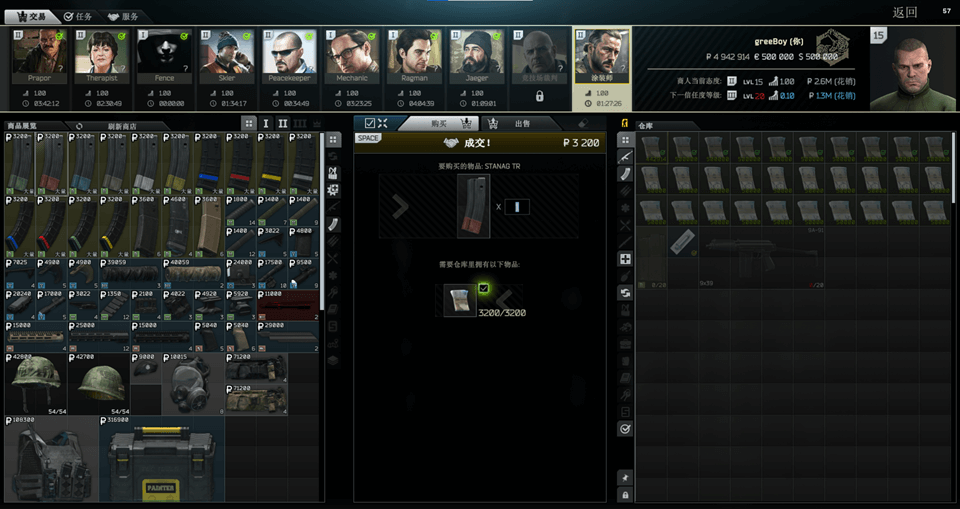Viewport: 960px width, 509px height.
Task: Click the STANAG TR magazine purchase preview
Action: pos(473,207)
